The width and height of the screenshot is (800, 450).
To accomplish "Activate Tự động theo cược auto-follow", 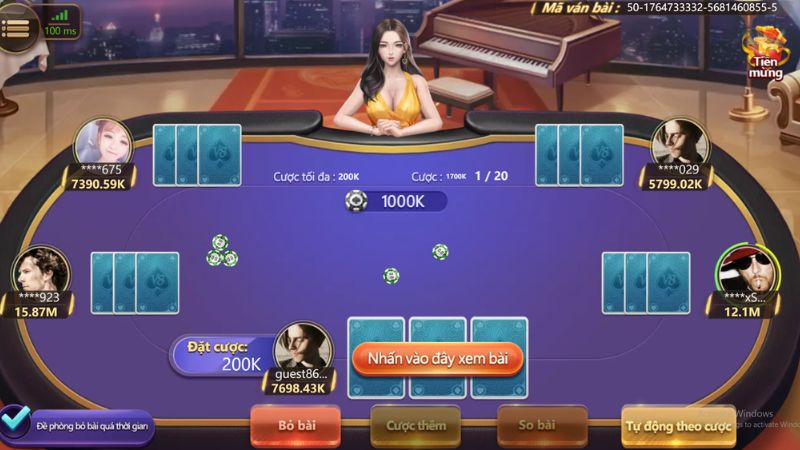I will point(679,425).
